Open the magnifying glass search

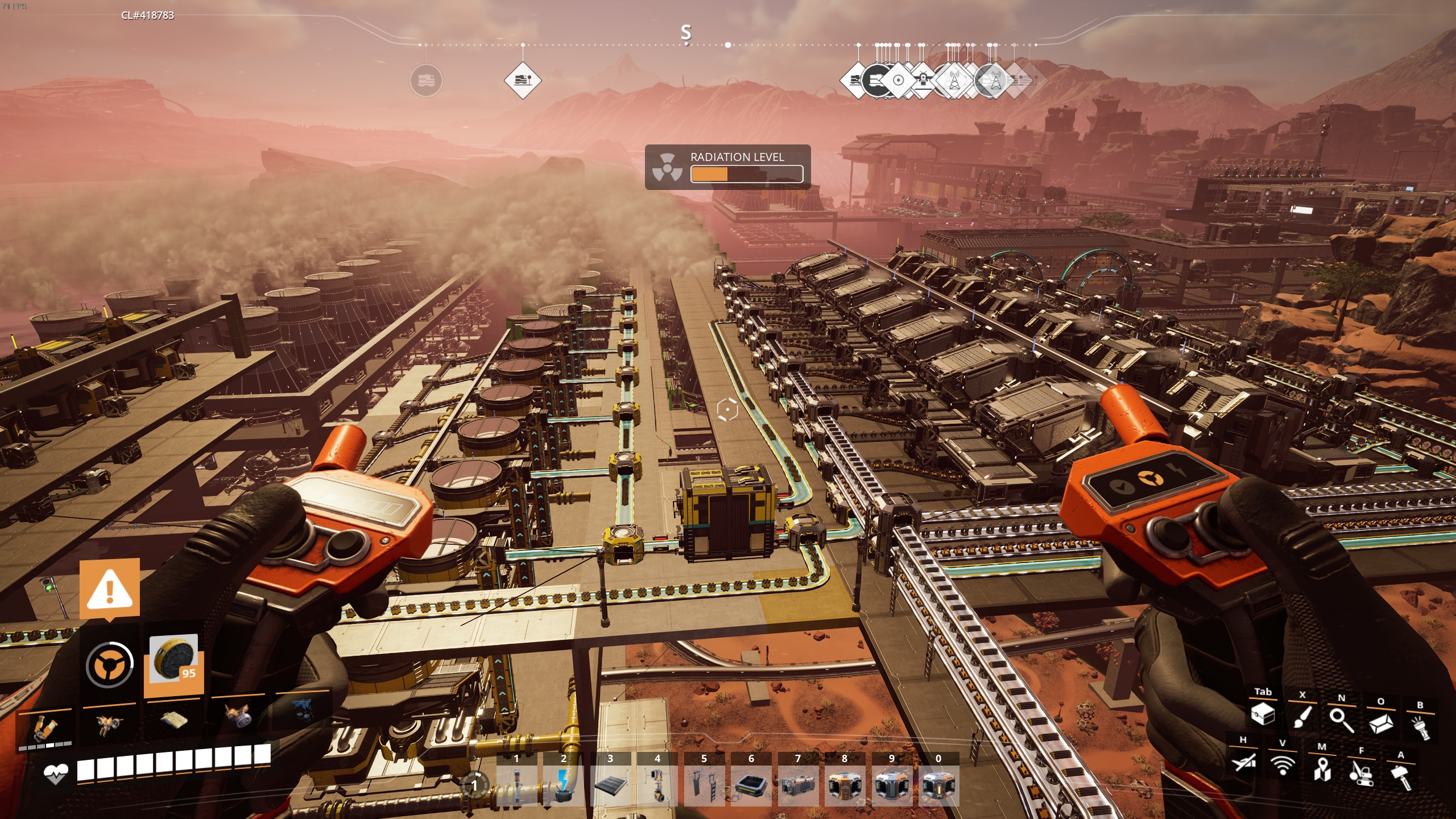[1341, 719]
